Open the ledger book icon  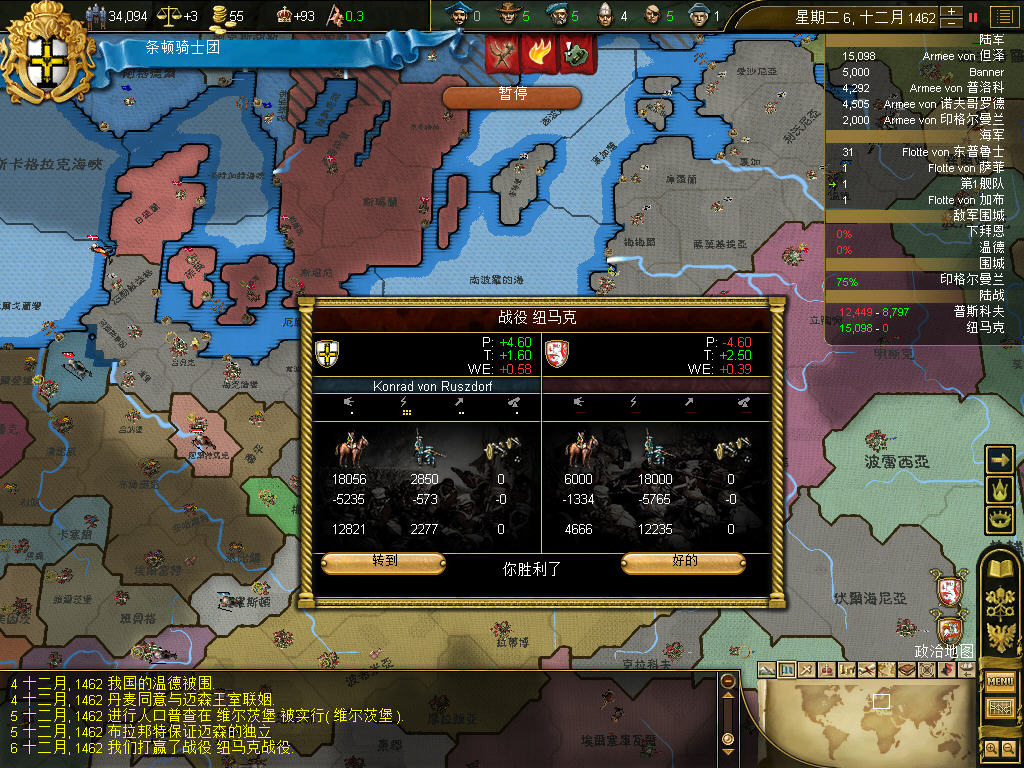pos(1000,569)
